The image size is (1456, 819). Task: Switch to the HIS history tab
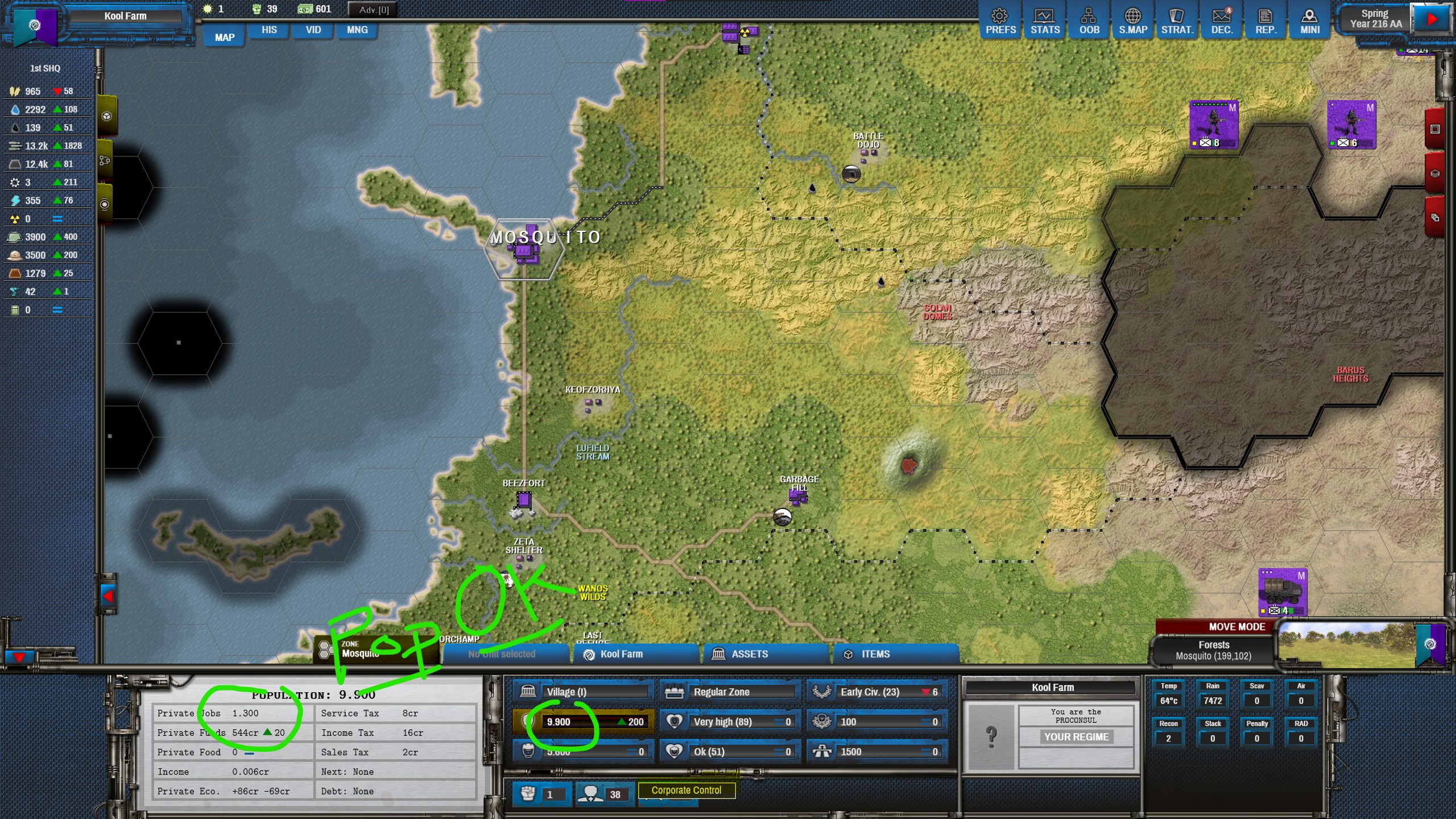click(x=269, y=30)
